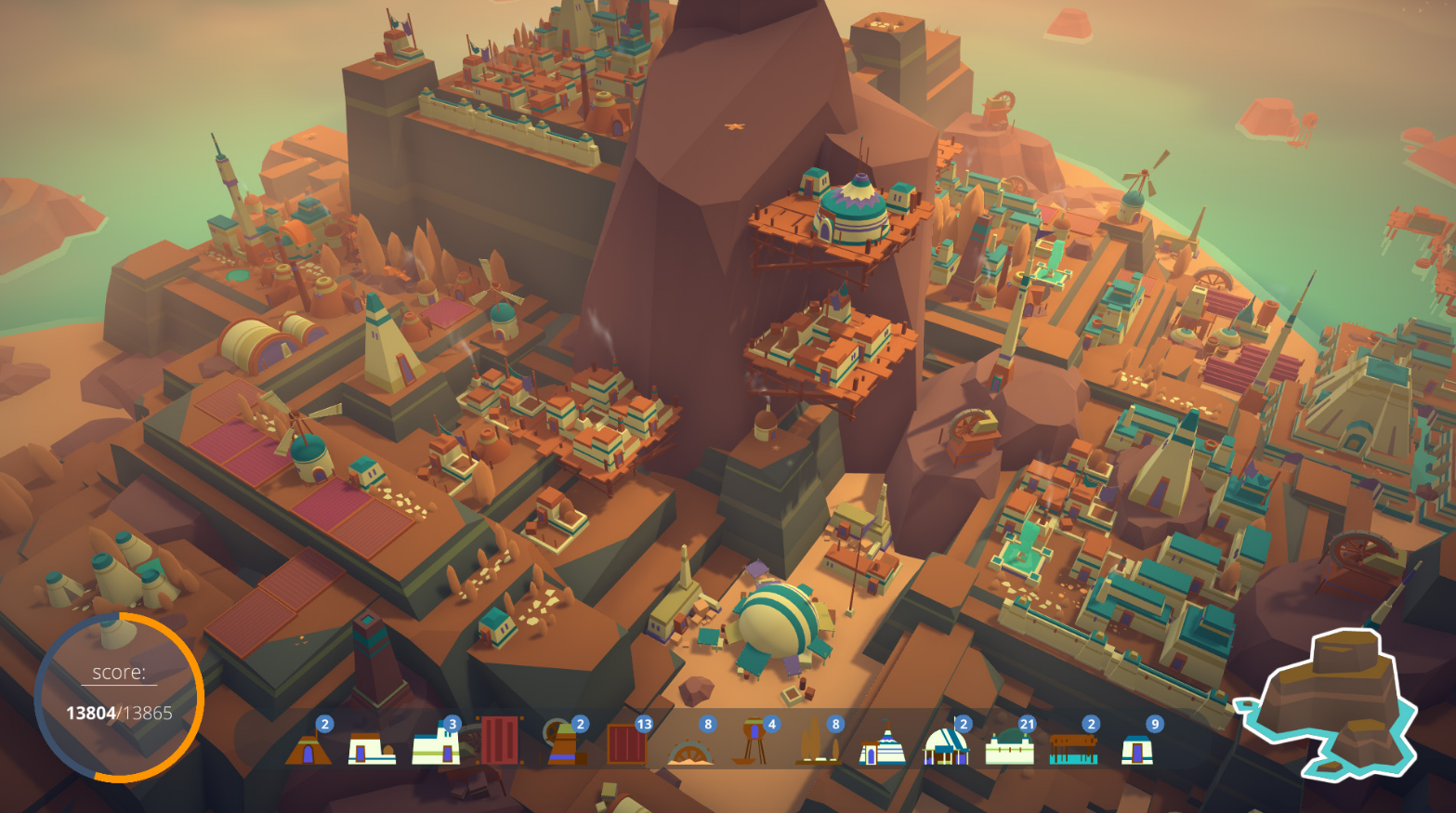Pick the small white hut building
Image resolution: width=1456 pixels, height=813 pixels.
point(1137,749)
